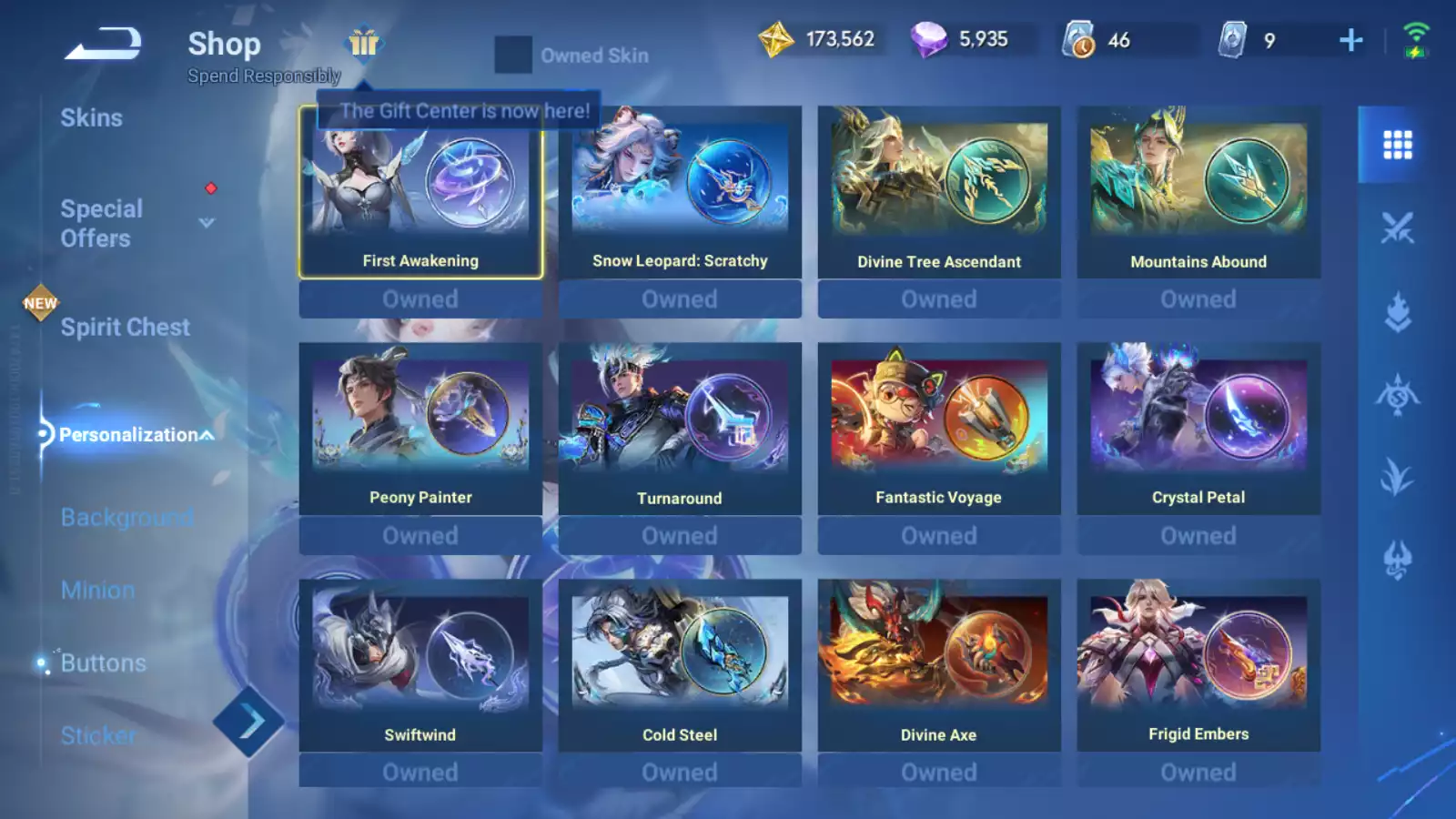Choose the Snow Leopard: Scratchy card
Image resolution: width=1456 pixels, height=819 pixels.
tap(680, 192)
